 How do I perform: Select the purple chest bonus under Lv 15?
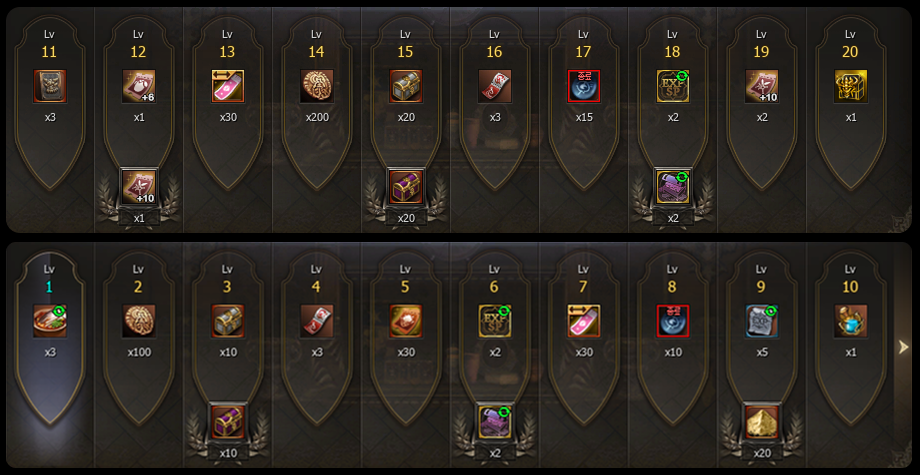click(405, 186)
